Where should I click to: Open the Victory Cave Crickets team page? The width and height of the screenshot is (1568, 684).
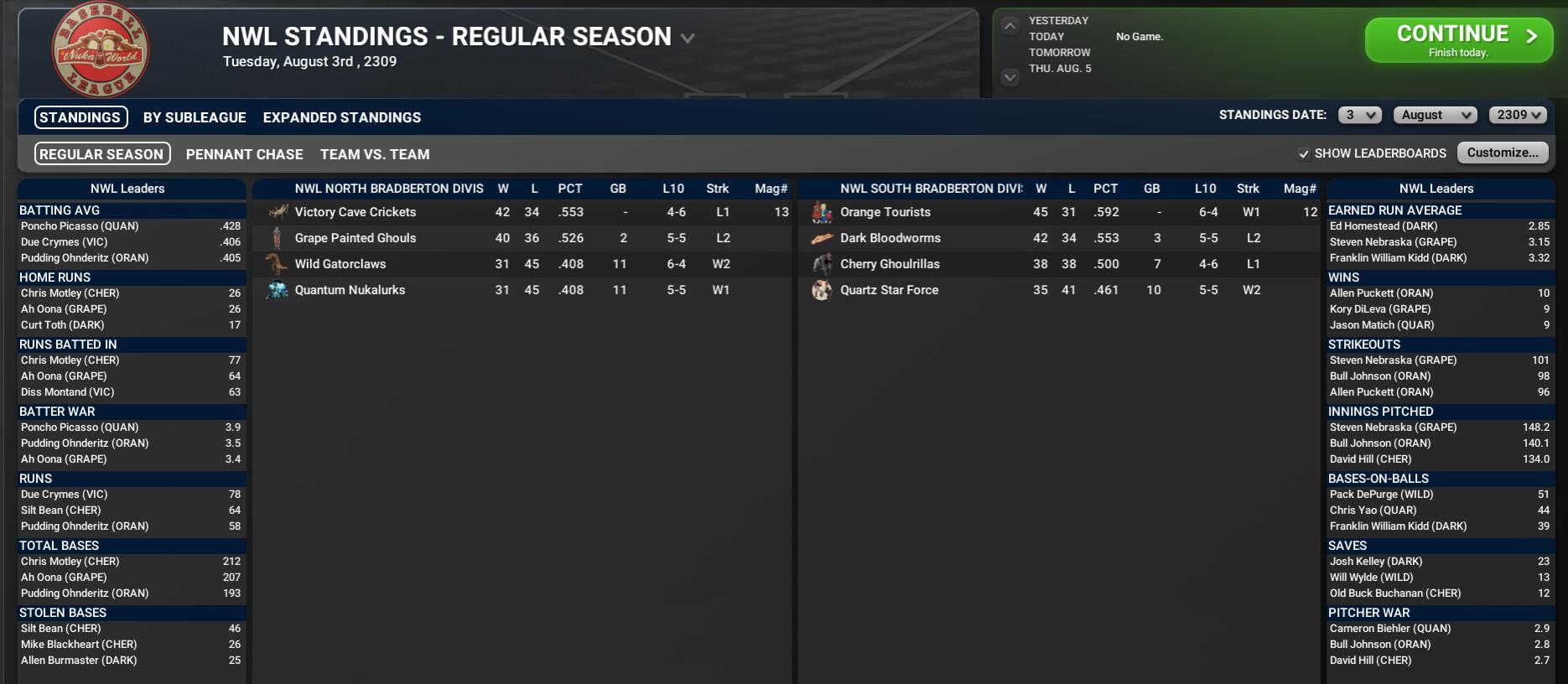tap(355, 212)
